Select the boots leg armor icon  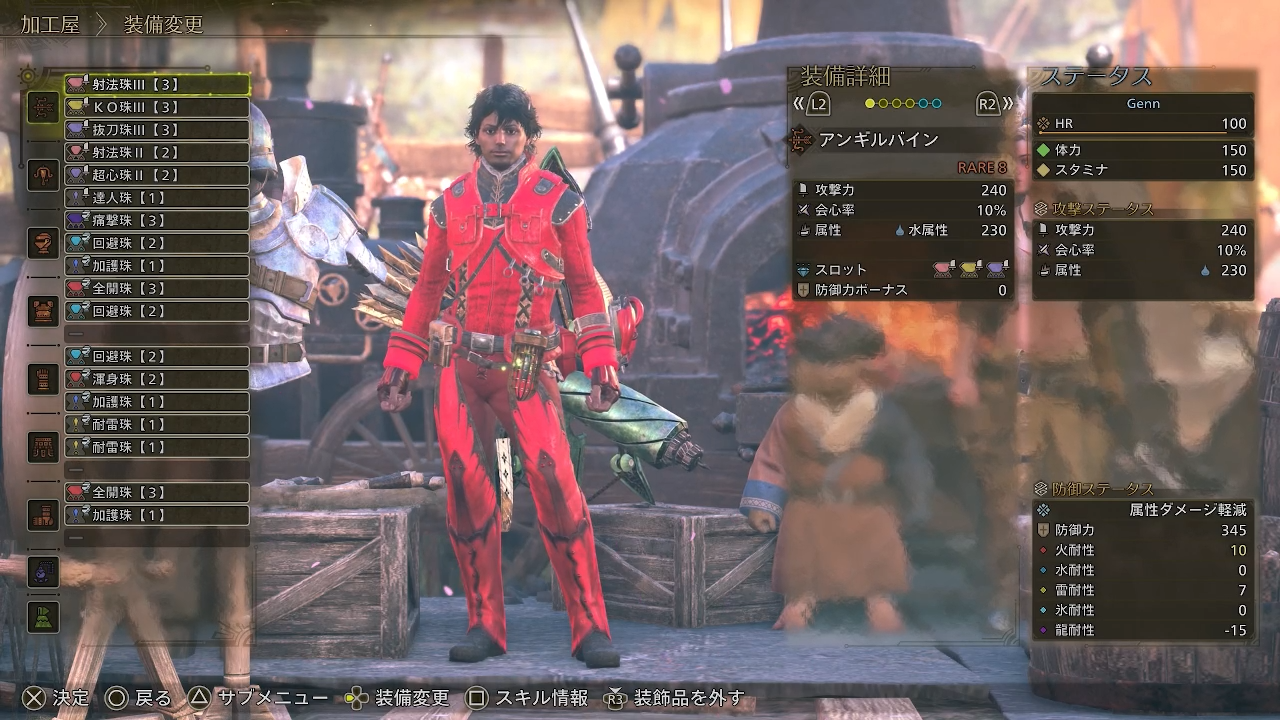[x=43, y=515]
